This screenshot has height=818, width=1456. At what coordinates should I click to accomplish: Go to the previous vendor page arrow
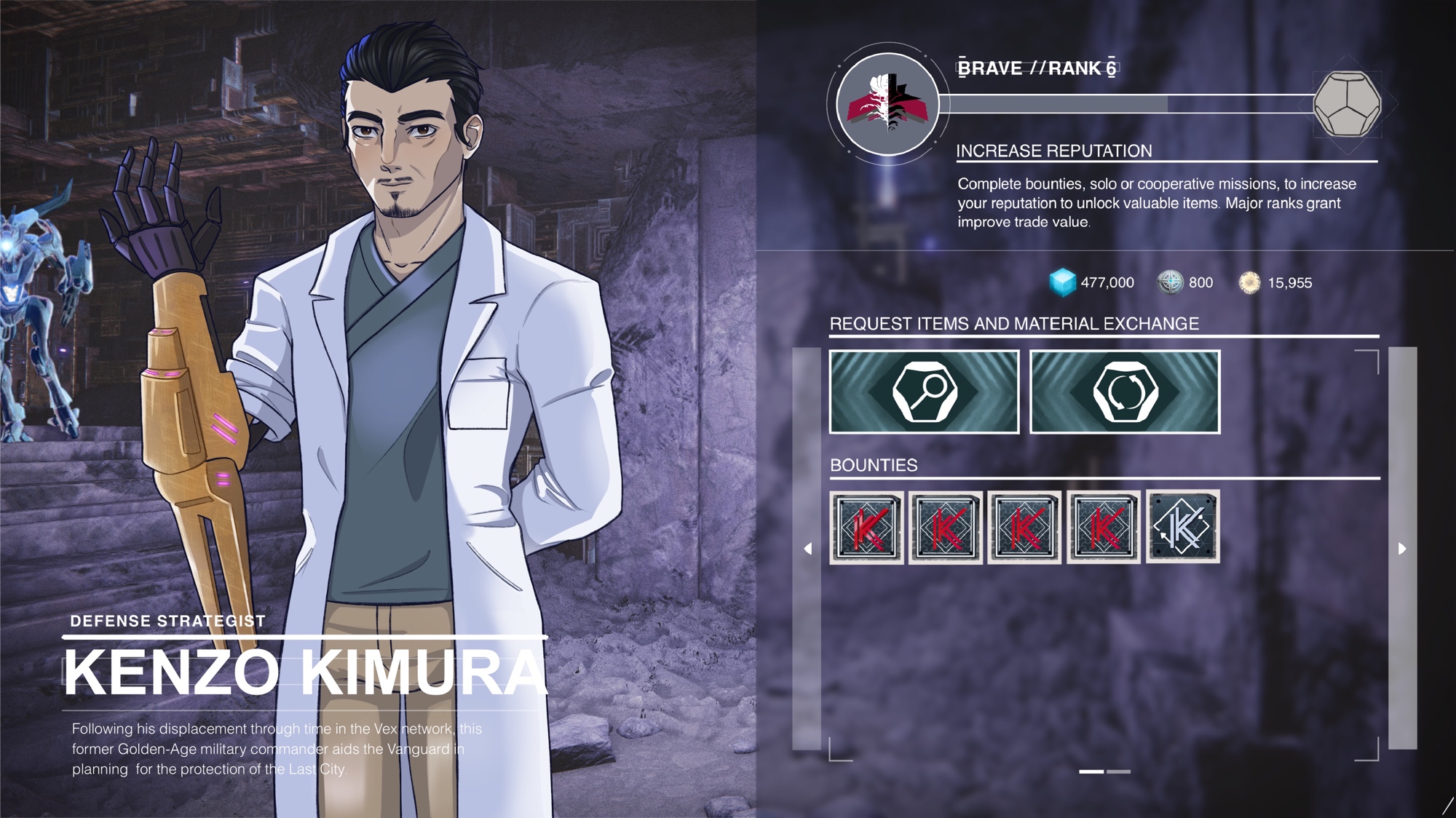[x=807, y=549]
